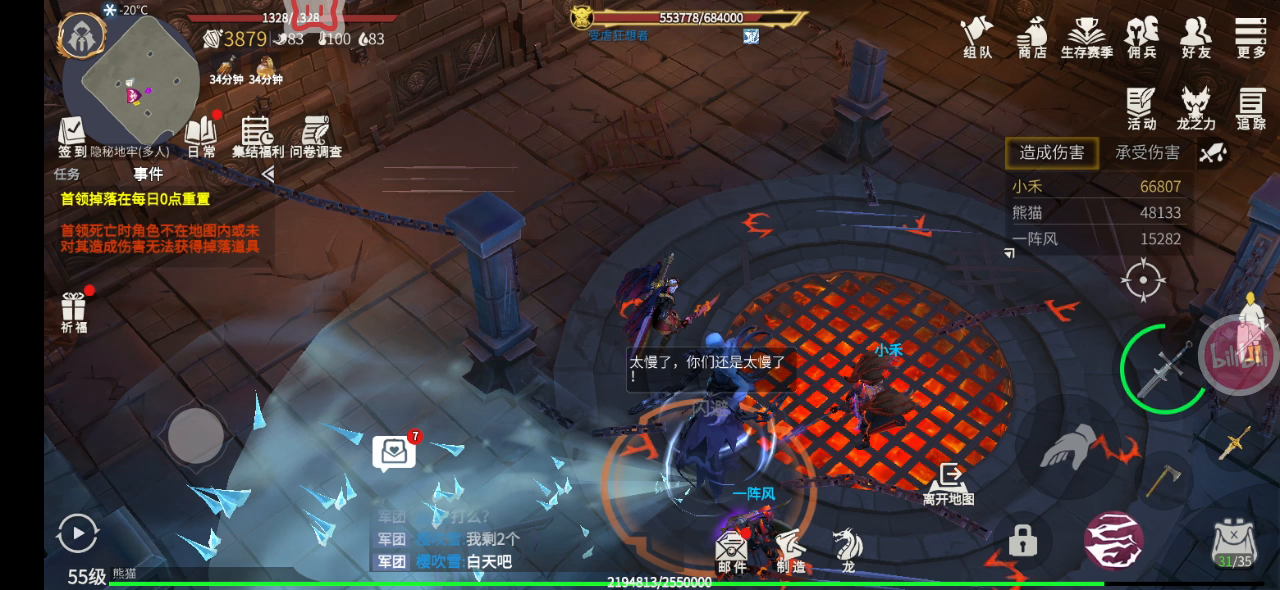Open the 日常 daily book
The width and height of the screenshot is (1280, 590).
click(x=201, y=136)
